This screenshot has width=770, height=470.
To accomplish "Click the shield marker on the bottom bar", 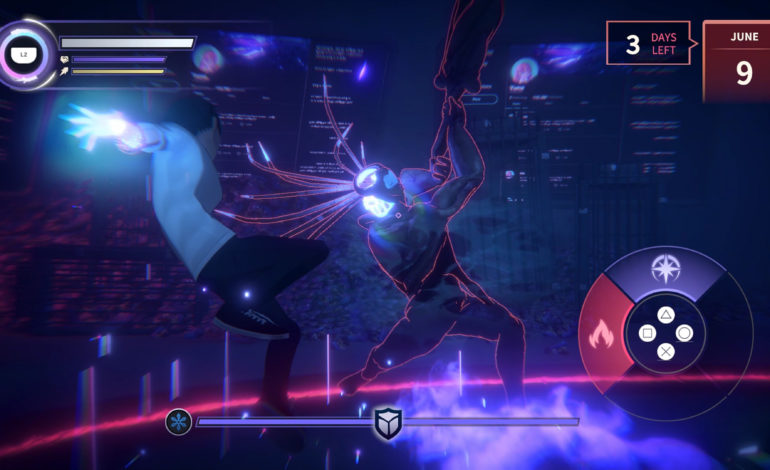I will [x=387, y=423].
